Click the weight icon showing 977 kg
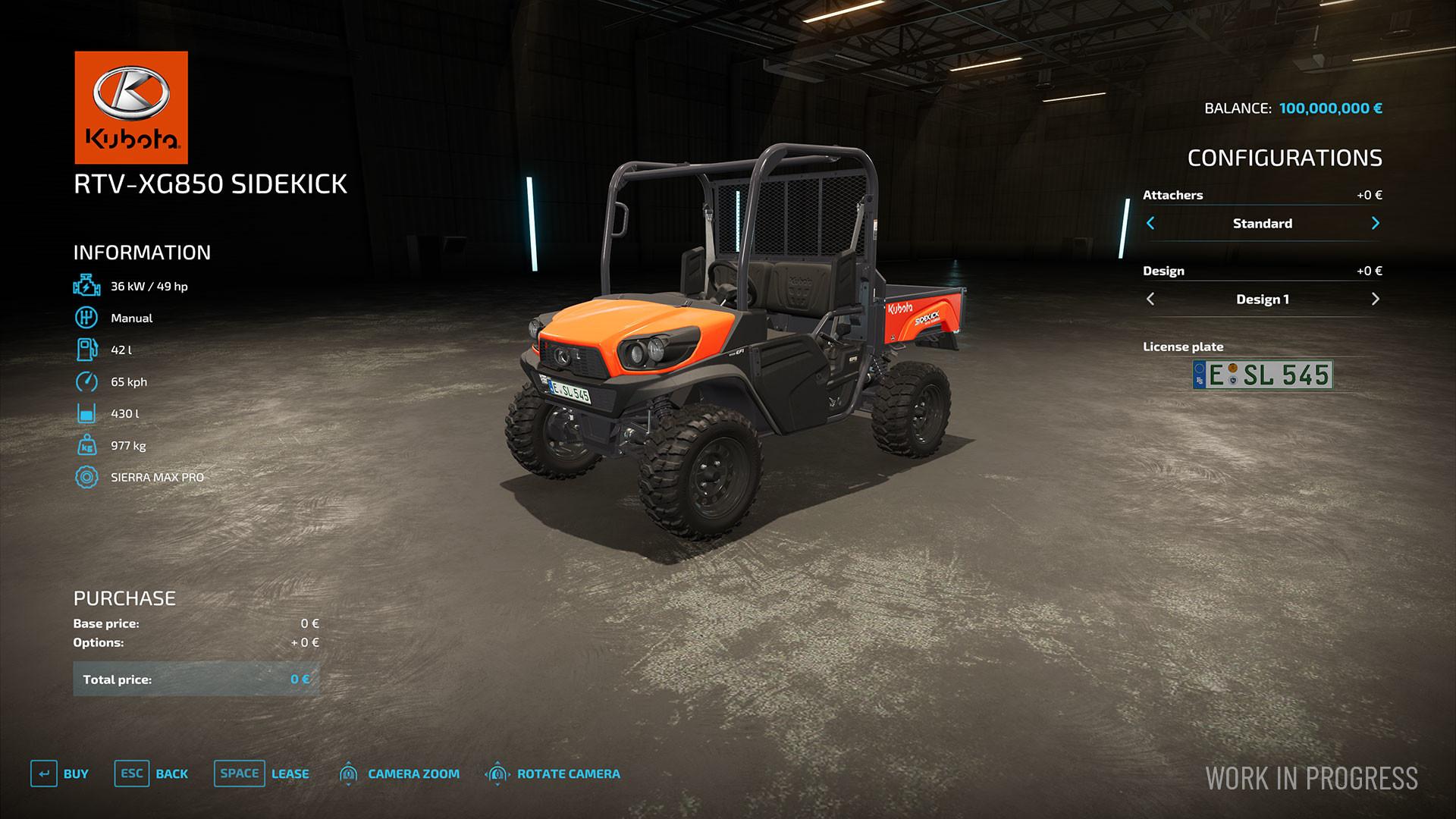The width and height of the screenshot is (1456, 819). (x=86, y=445)
